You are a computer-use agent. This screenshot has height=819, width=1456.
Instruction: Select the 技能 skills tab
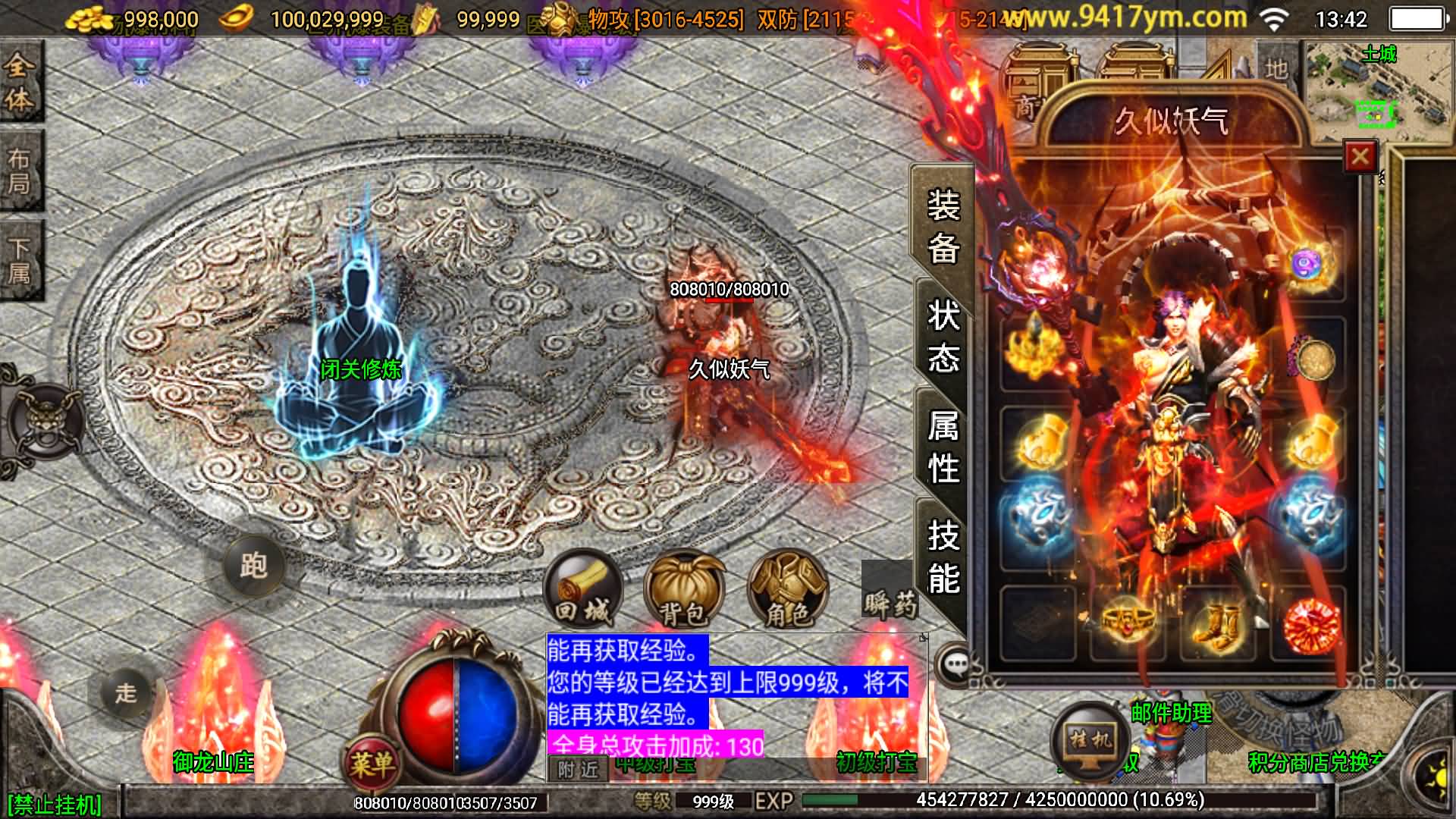pyautogui.click(x=943, y=557)
